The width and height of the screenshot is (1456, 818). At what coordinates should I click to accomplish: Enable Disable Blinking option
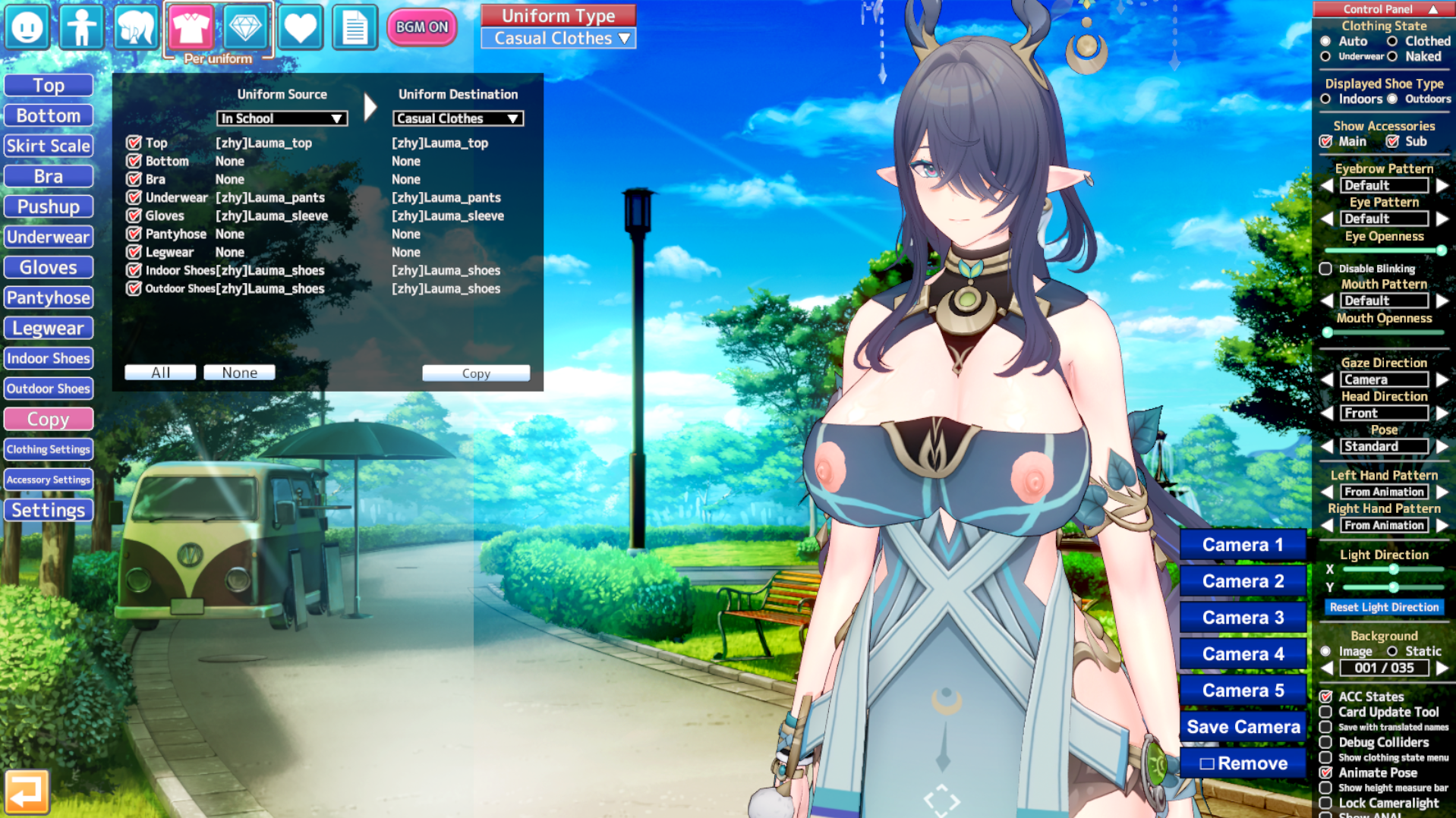(1325, 269)
